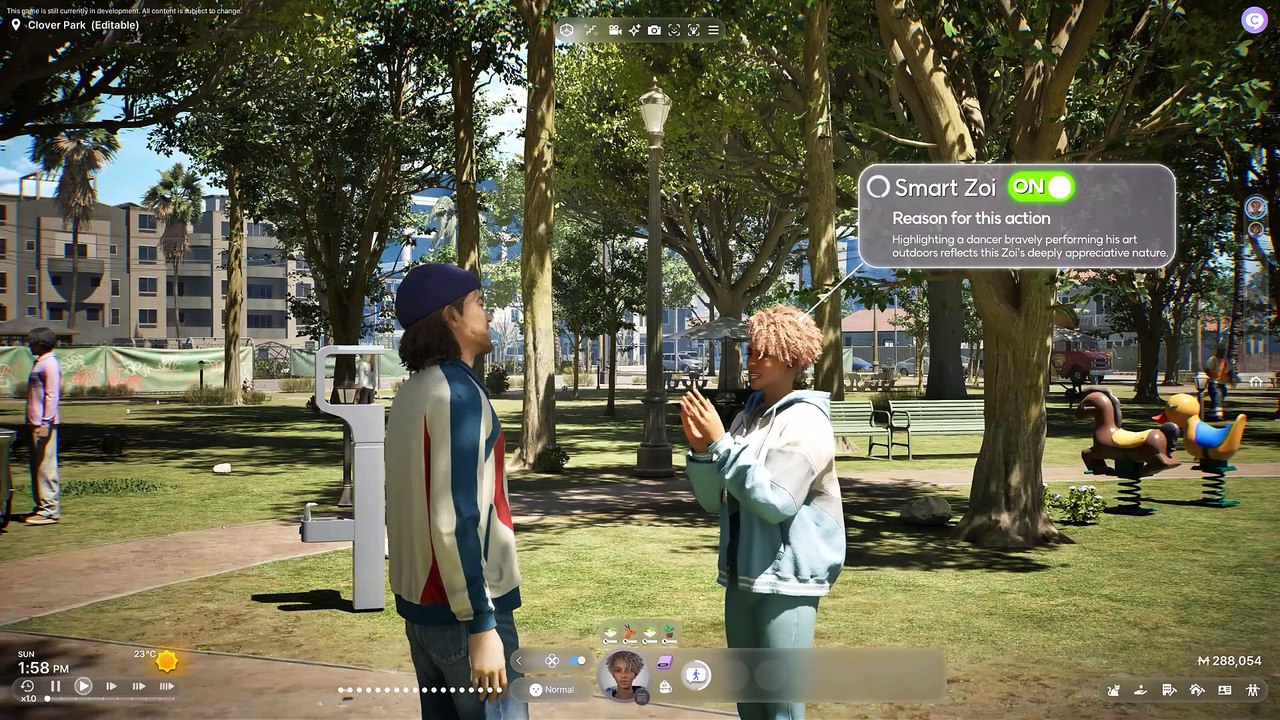
Task: Click the purple profile badge top right
Action: pyautogui.click(x=1254, y=19)
